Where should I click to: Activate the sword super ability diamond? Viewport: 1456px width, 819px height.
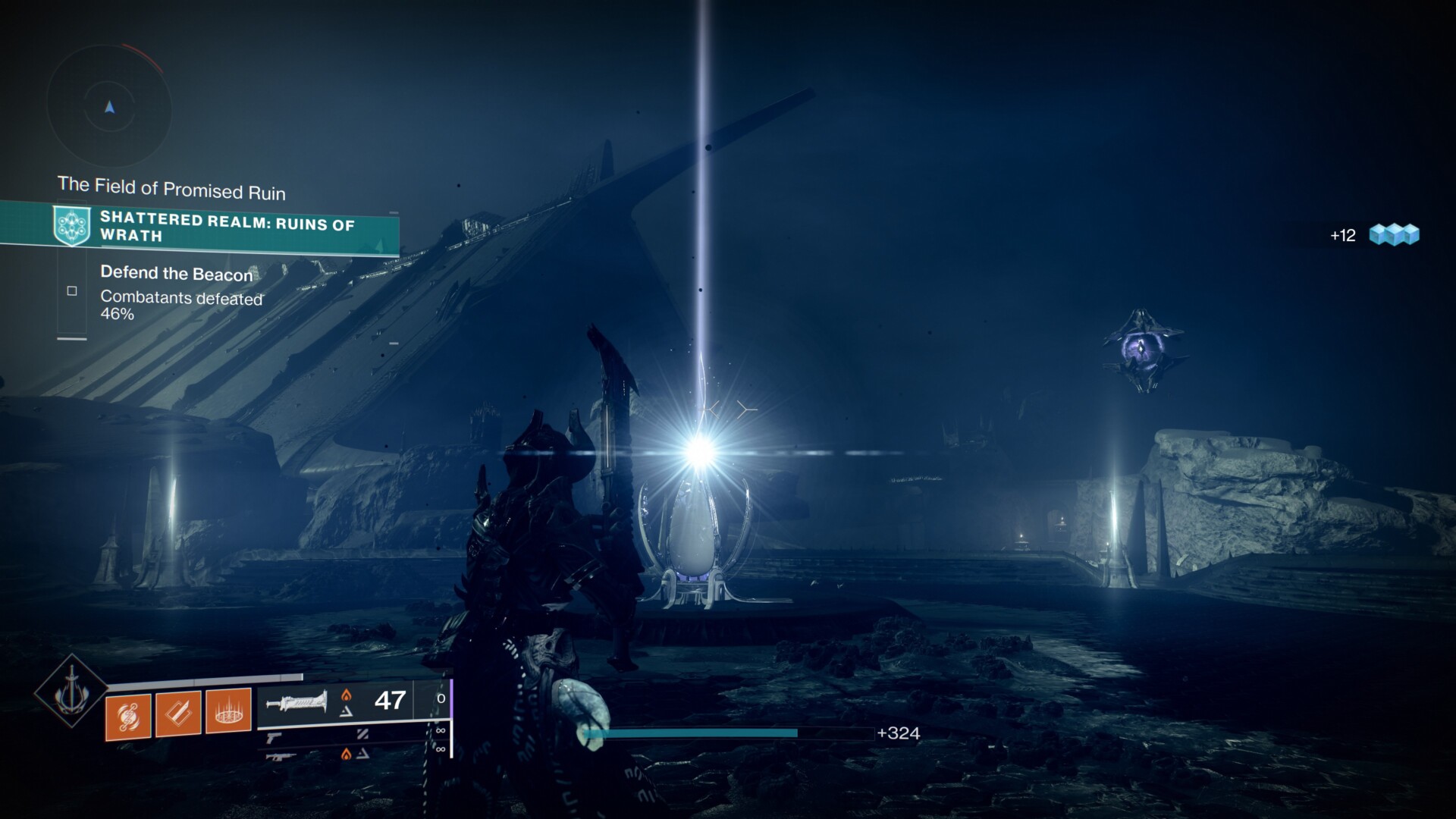pos(71,691)
